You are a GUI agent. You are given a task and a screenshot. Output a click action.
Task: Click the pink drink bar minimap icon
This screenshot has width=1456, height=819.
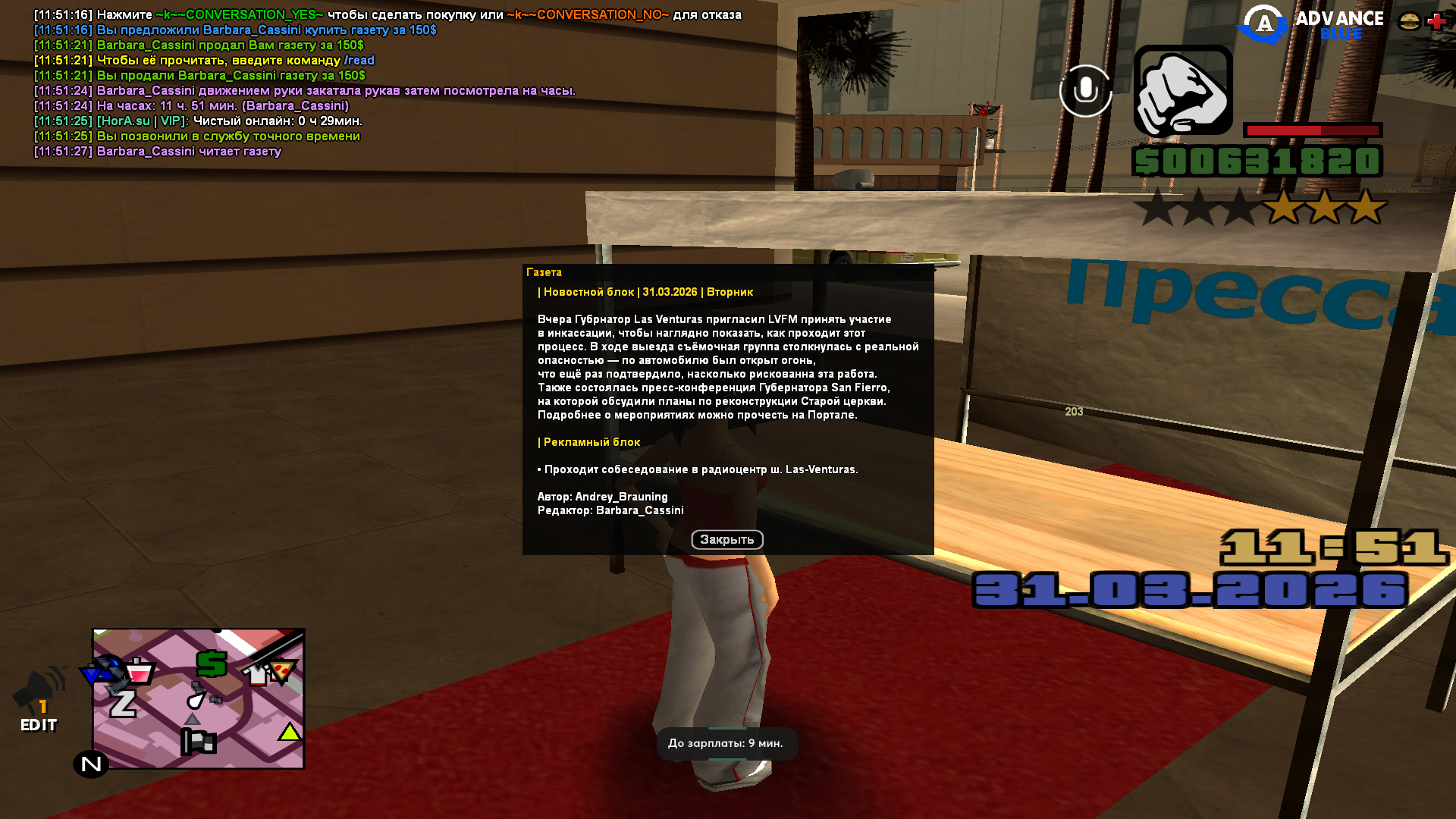tap(139, 672)
